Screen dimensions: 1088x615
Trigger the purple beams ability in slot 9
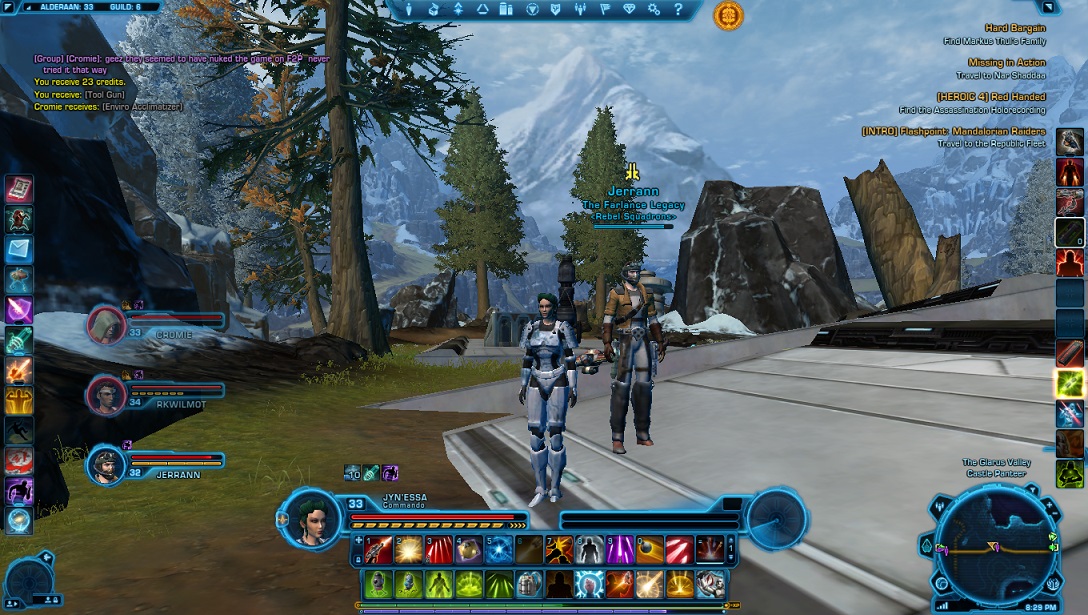click(620, 550)
